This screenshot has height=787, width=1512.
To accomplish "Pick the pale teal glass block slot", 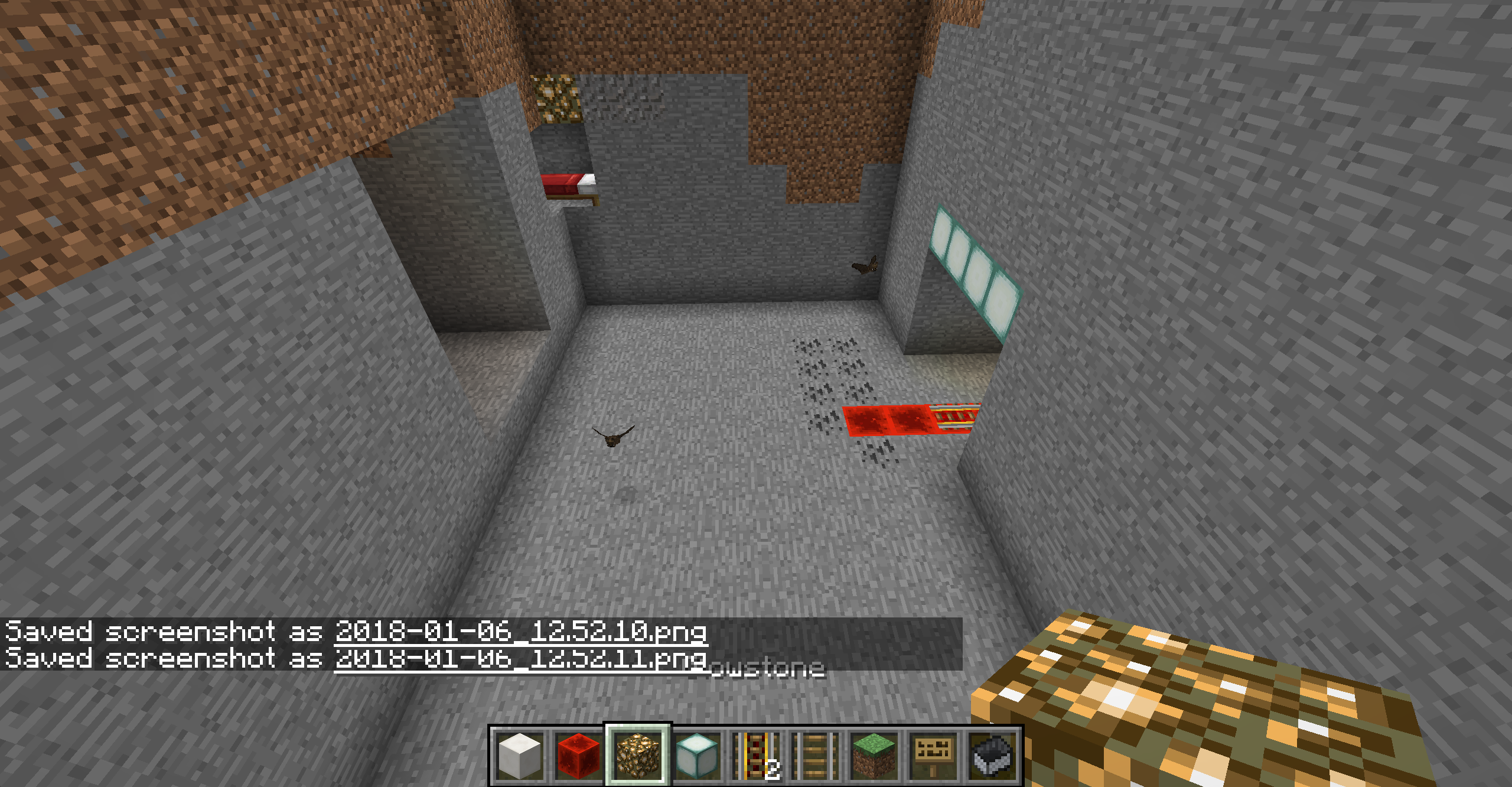I will (697, 756).
